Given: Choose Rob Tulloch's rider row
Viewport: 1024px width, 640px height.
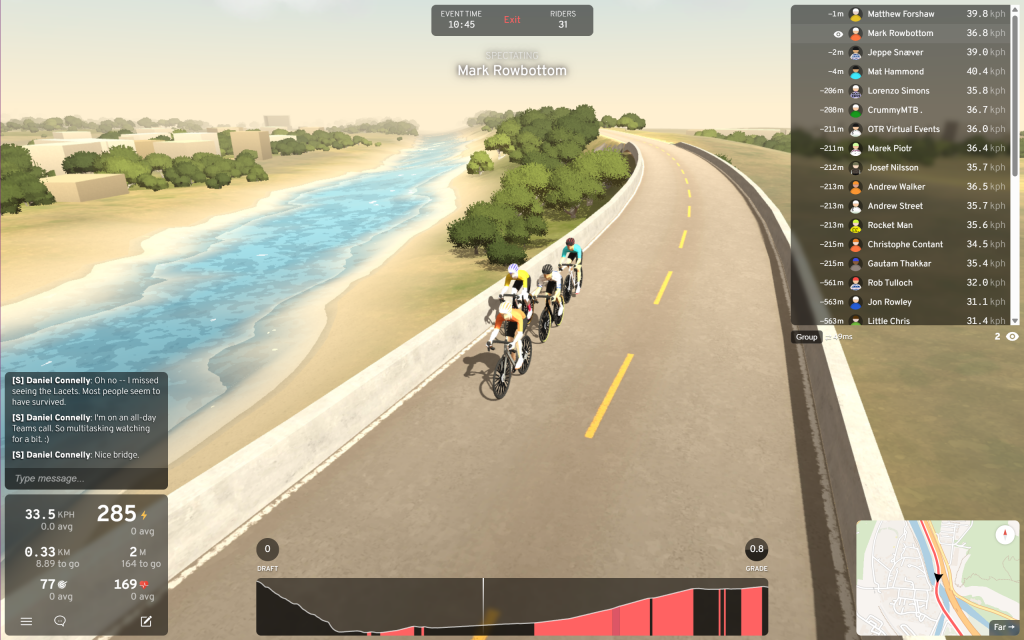Looking at the screenshot, I should (x=900, y=283).
